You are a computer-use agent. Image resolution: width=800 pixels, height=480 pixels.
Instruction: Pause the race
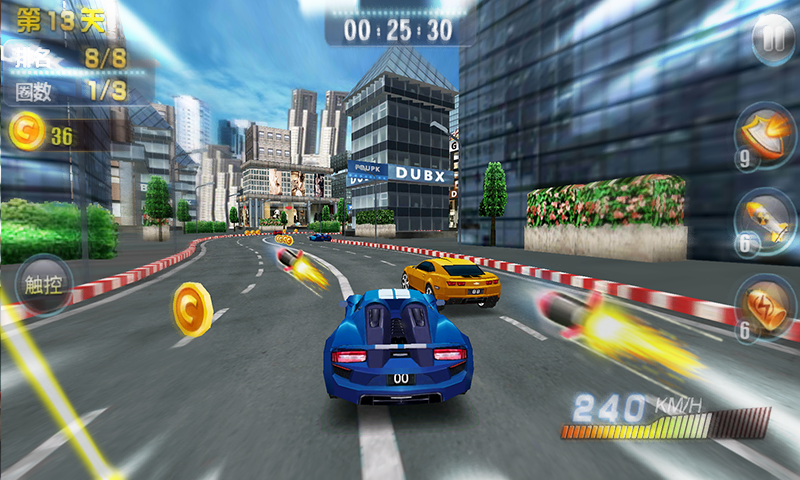coord(772,42)
